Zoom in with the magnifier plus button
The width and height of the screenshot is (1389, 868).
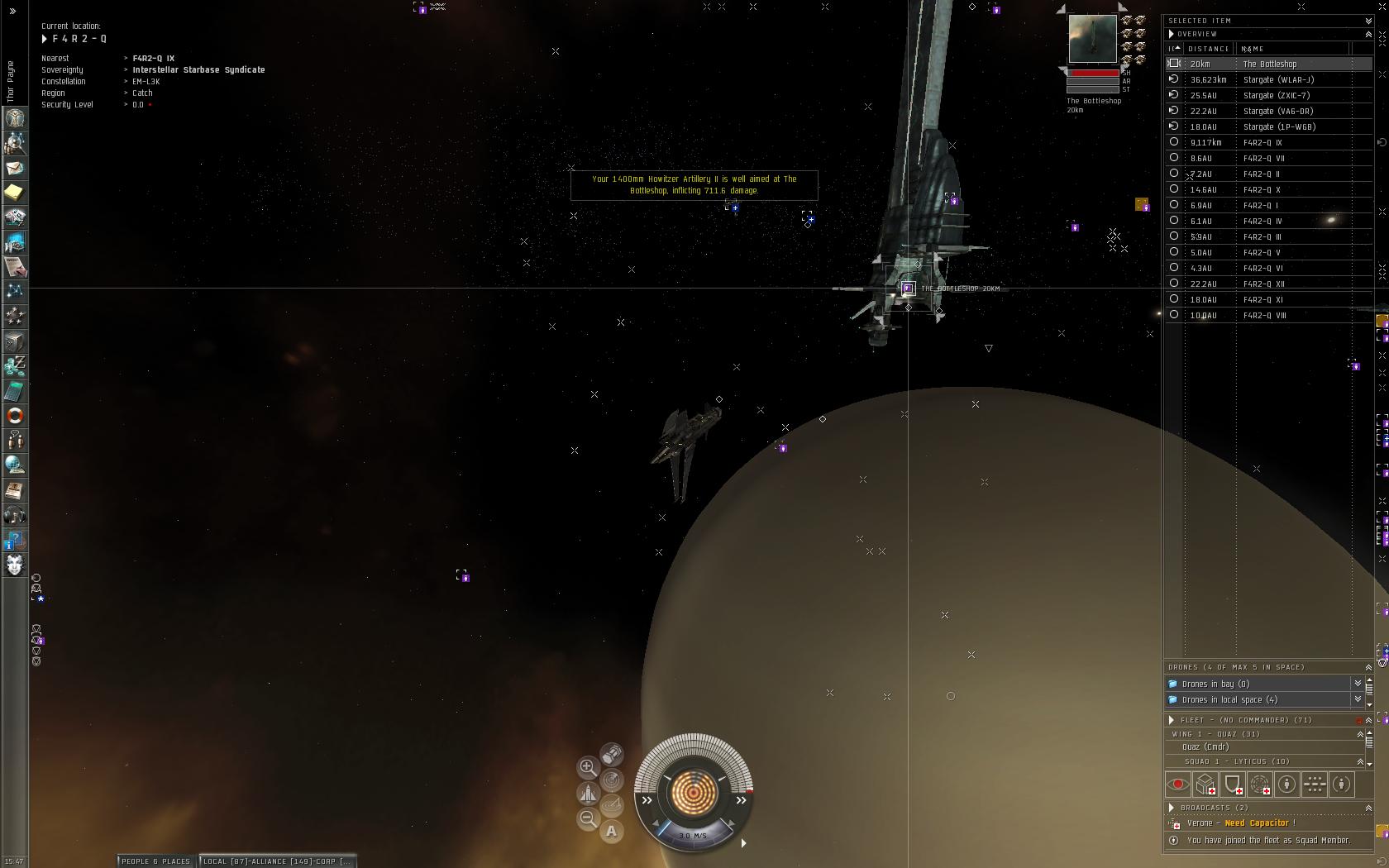point(588,767)
